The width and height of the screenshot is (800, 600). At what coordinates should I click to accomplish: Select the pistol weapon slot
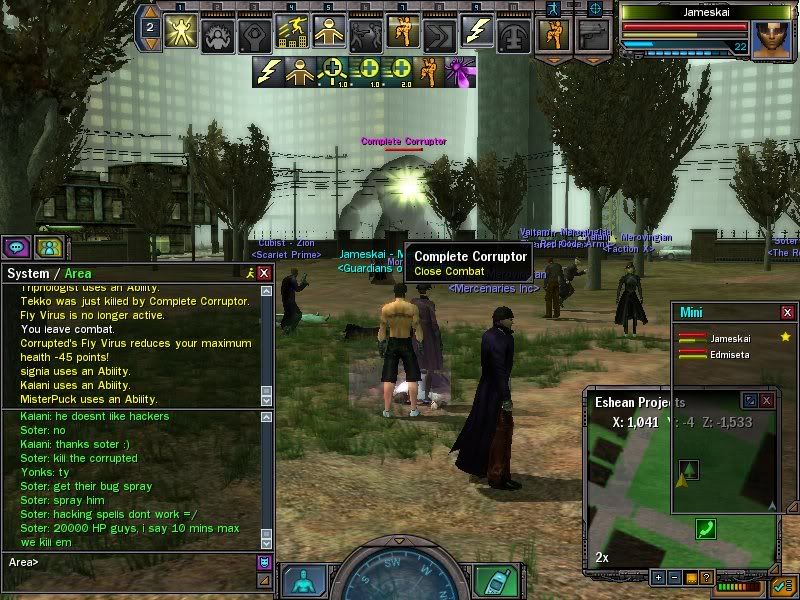point(593,34)
